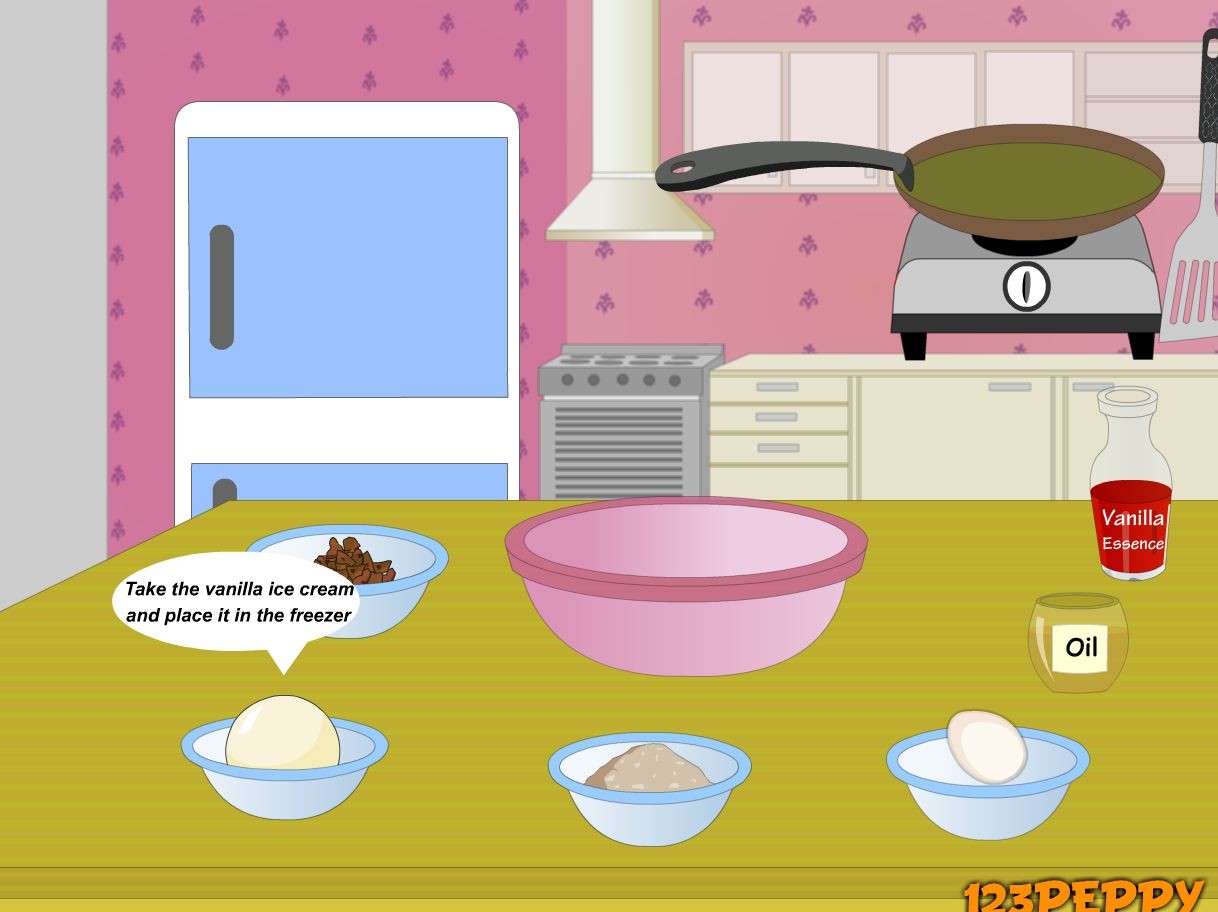Turn the stove burner knob

(x=1025, y=287)
